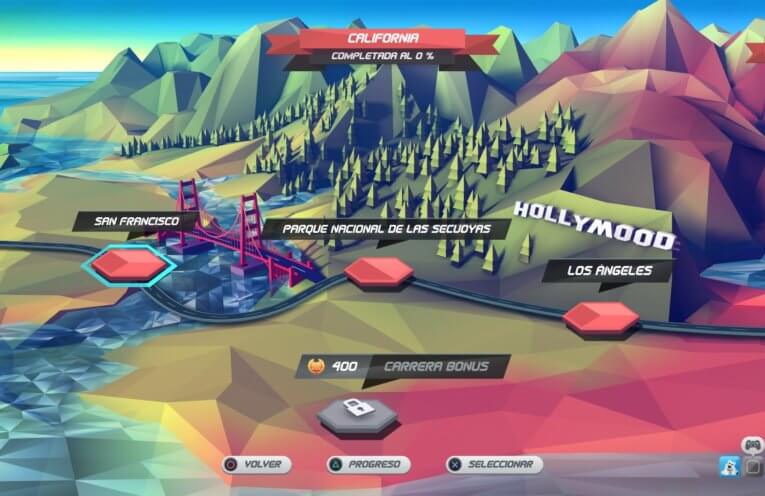Click the polar bear player avatar icon
This screenshot has width=765, height=496.
coord(729,466)
